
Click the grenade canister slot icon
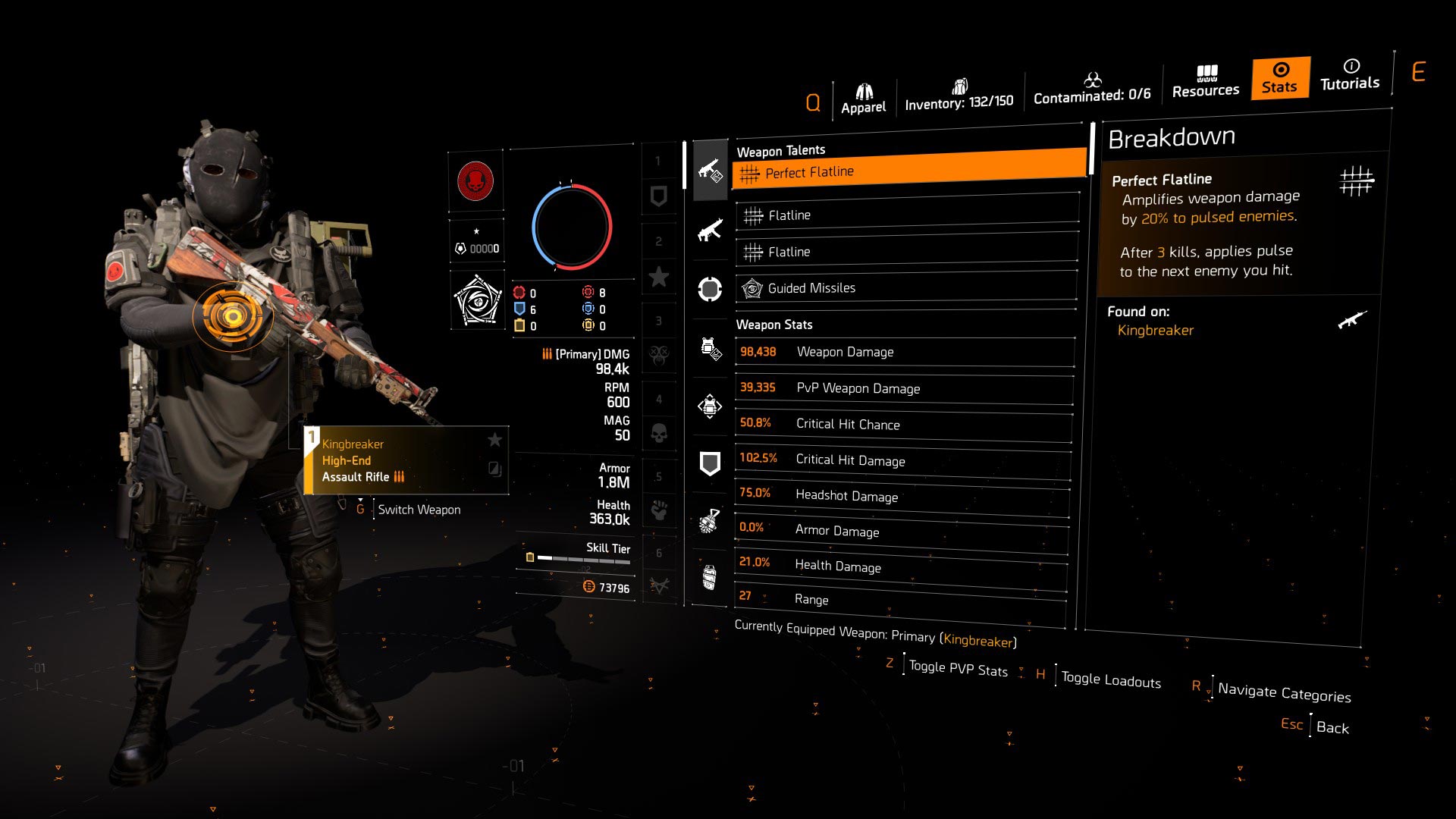[710, 579]
